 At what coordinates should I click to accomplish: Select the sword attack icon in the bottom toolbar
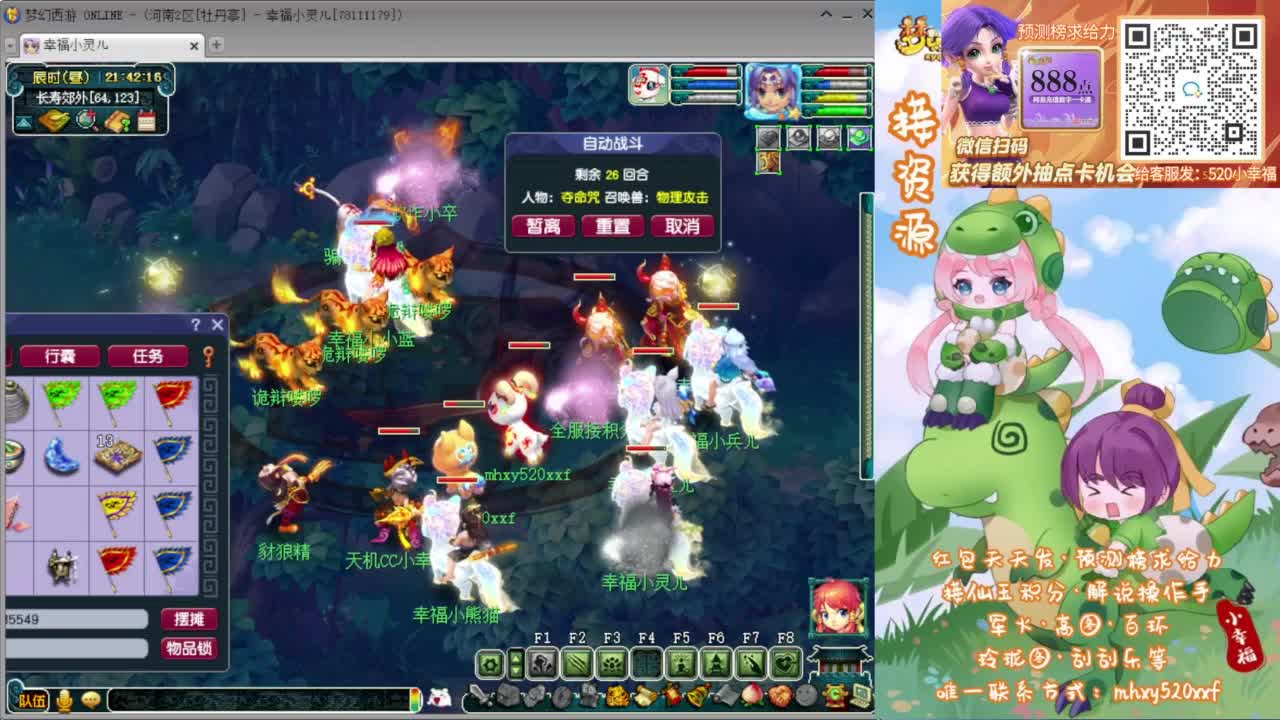click(479, 695)
